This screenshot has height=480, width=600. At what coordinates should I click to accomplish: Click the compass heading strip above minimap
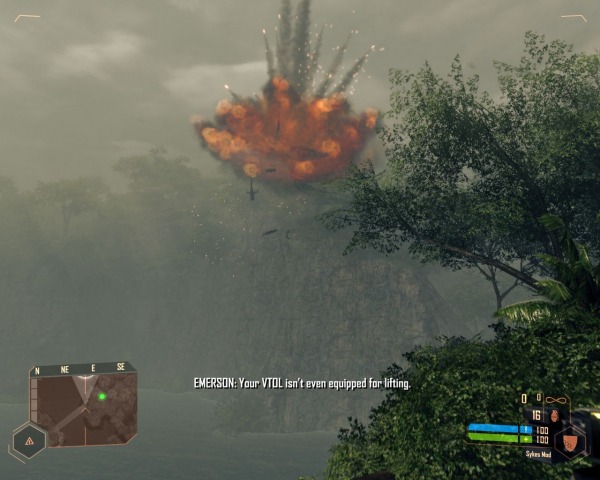82,369
